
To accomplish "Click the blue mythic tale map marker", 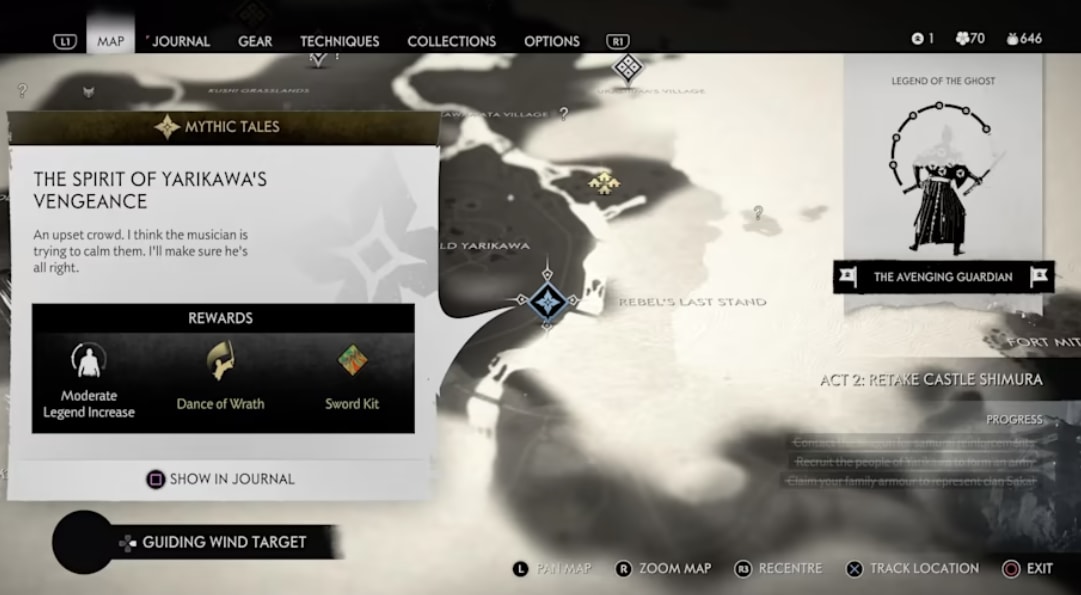I will click(547, 298).
